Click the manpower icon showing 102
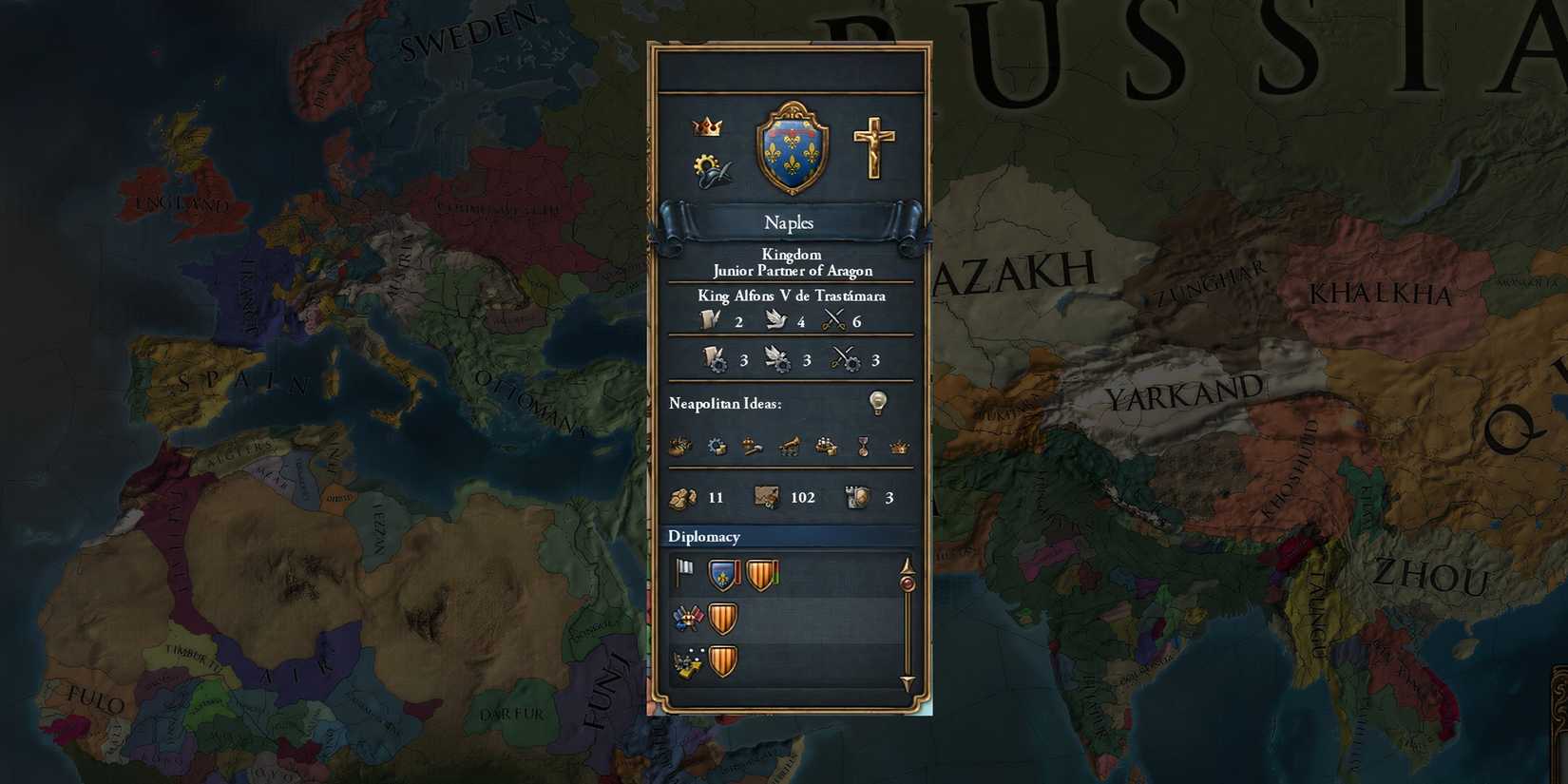The width and height of the screenshot is (1568, 784). click(x=766, y=497)
